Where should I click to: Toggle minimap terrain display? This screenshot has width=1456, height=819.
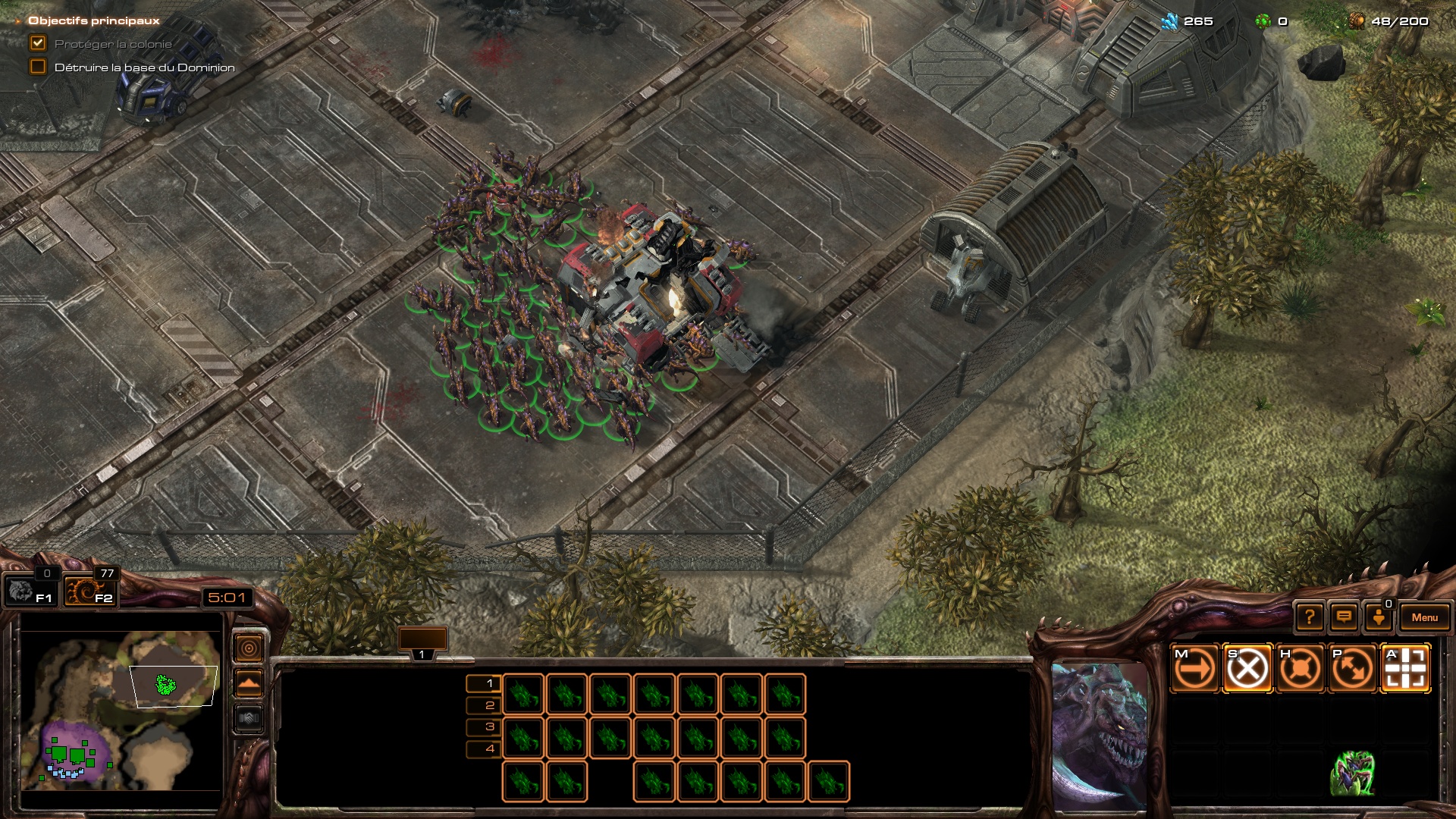(249, 683)
